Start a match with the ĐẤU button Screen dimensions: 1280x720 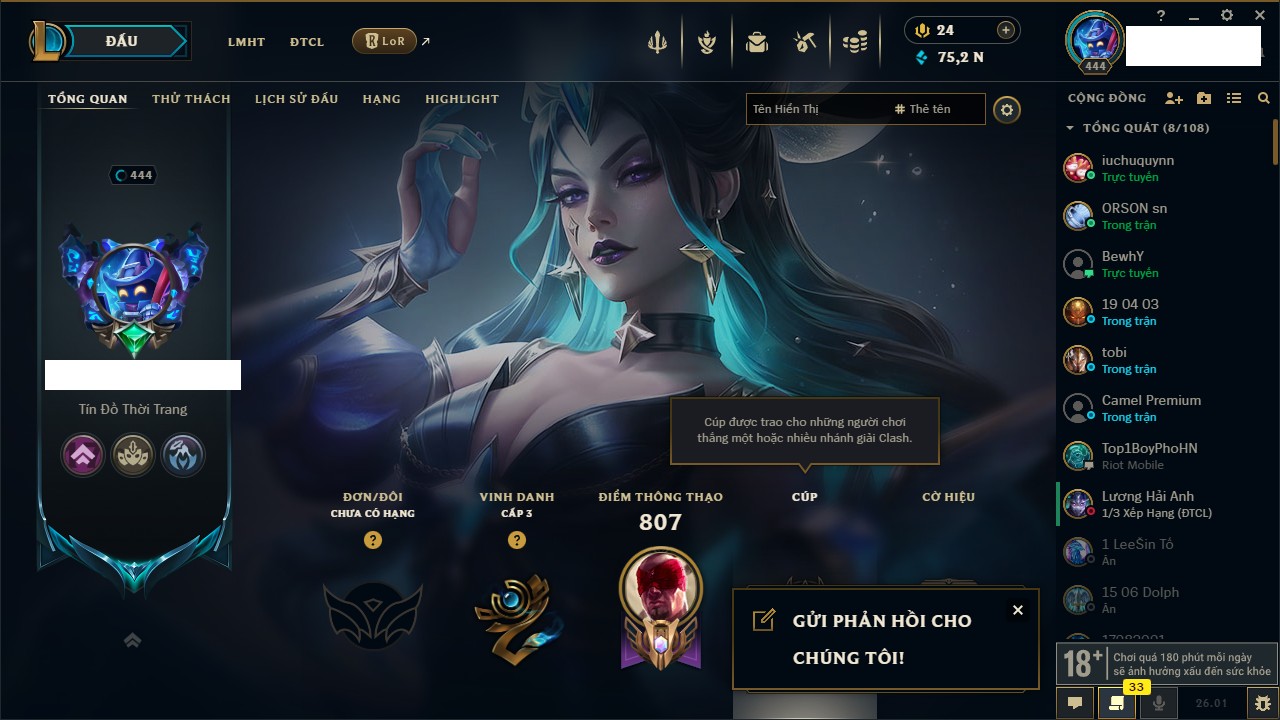[x=122, y=41]
